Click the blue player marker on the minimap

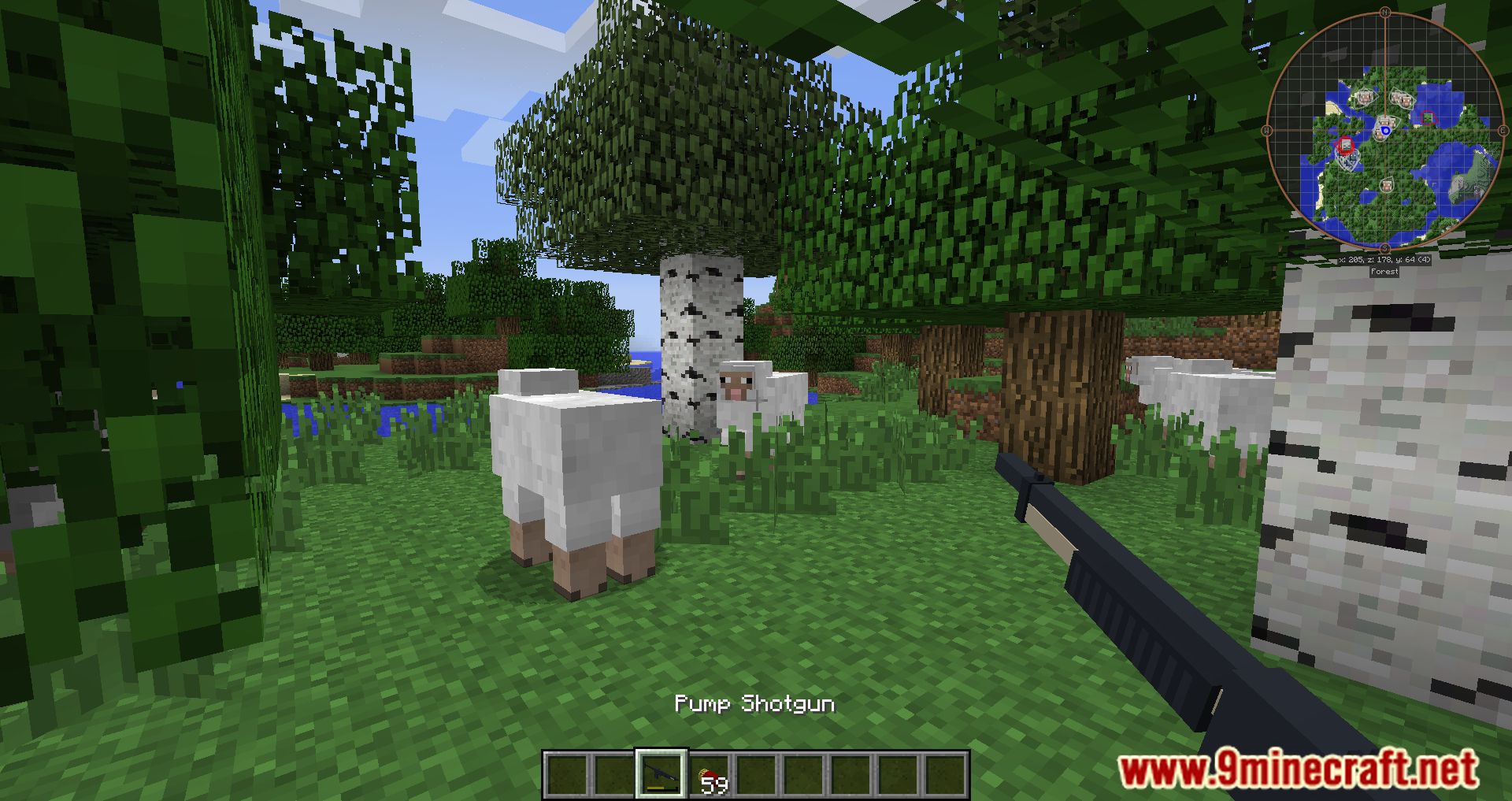pos(1385,130)
